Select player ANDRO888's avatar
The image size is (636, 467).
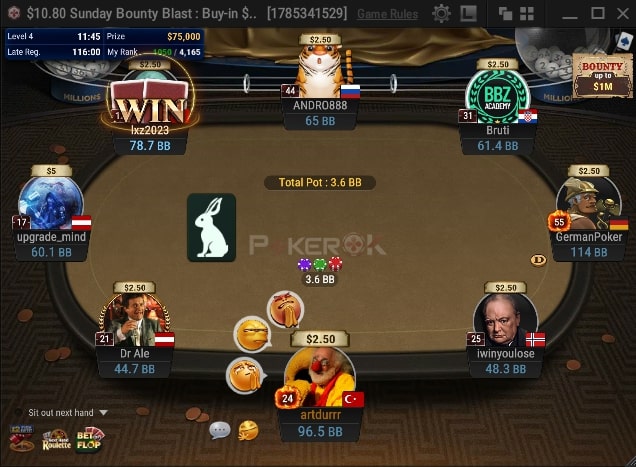320,72
